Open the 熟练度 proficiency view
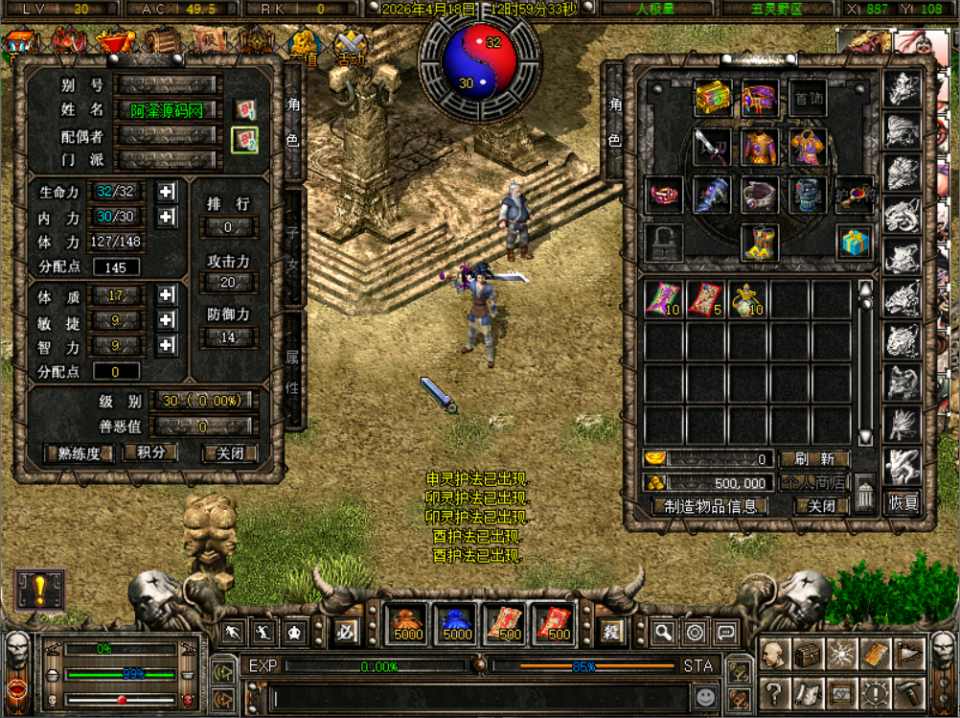Image resolution: width=960 pixels, height=718 pixels. click(x=79, y=453)
